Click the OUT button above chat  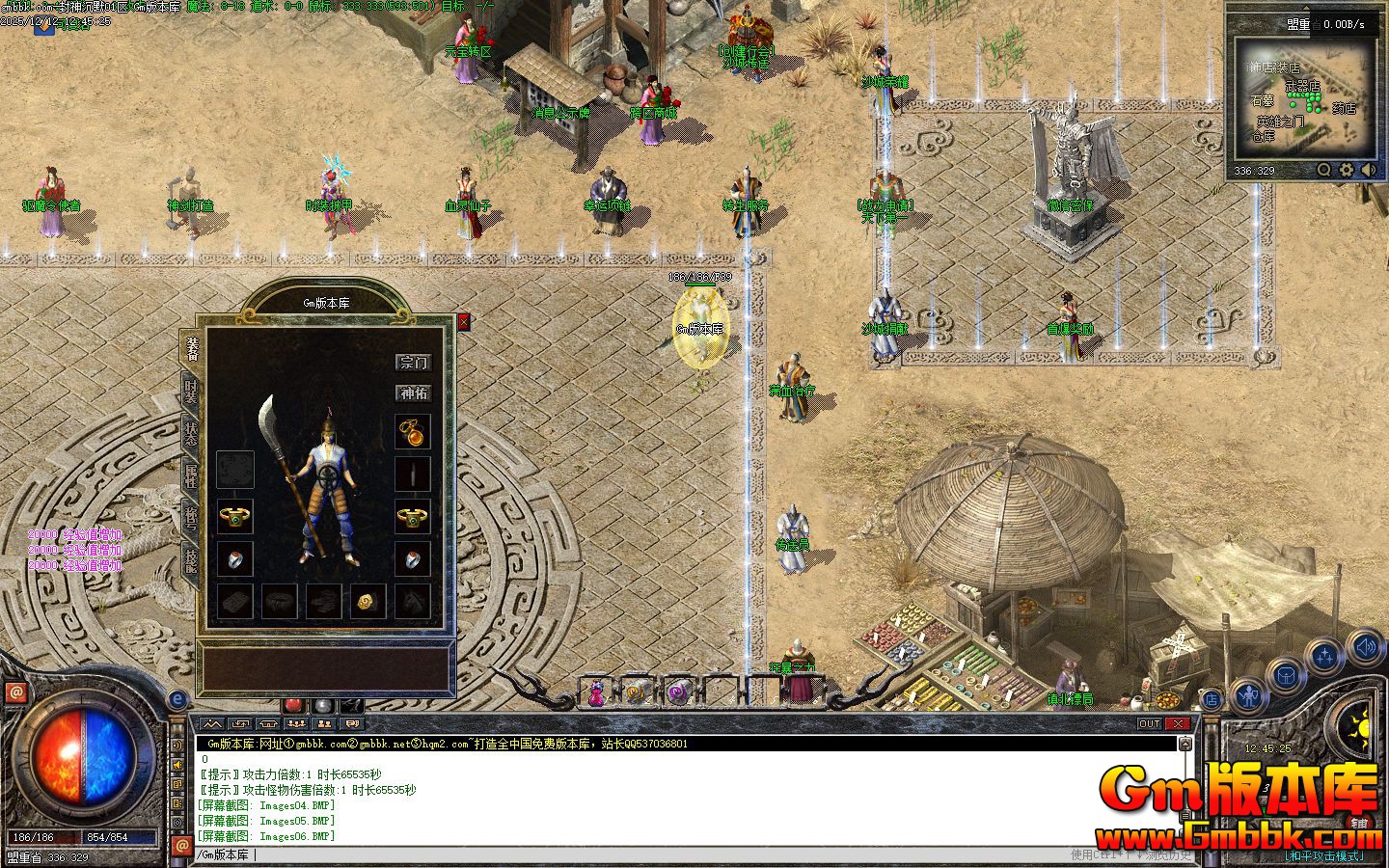(x=1150, y=724)
